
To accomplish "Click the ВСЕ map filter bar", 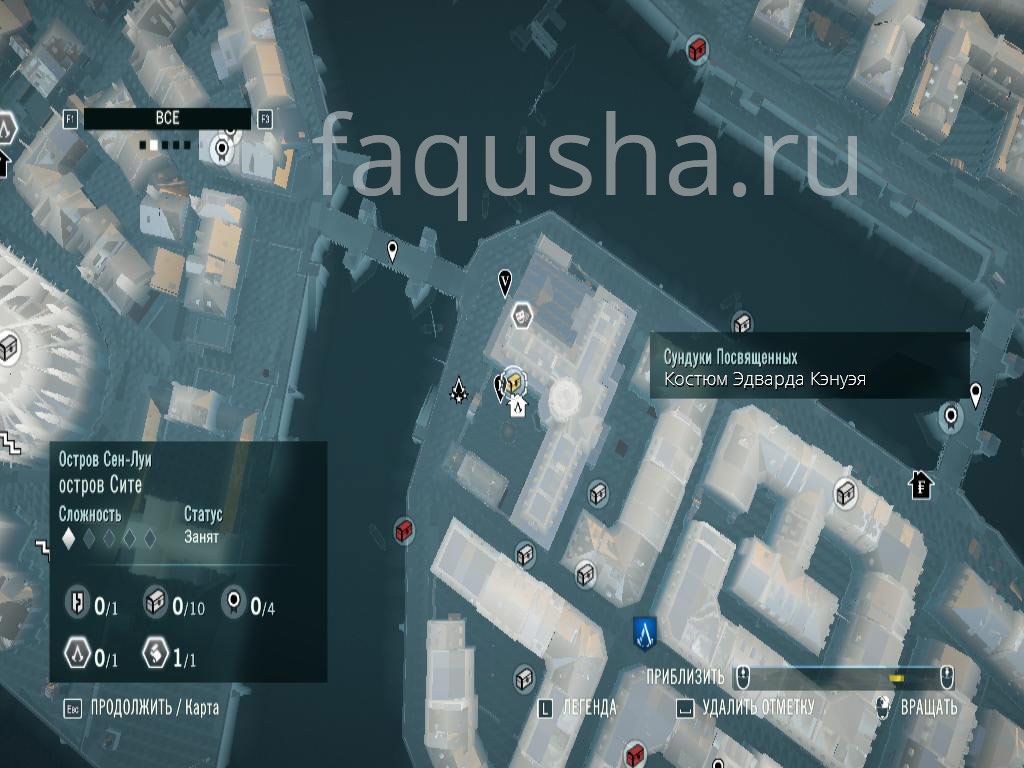I will 167,119.
